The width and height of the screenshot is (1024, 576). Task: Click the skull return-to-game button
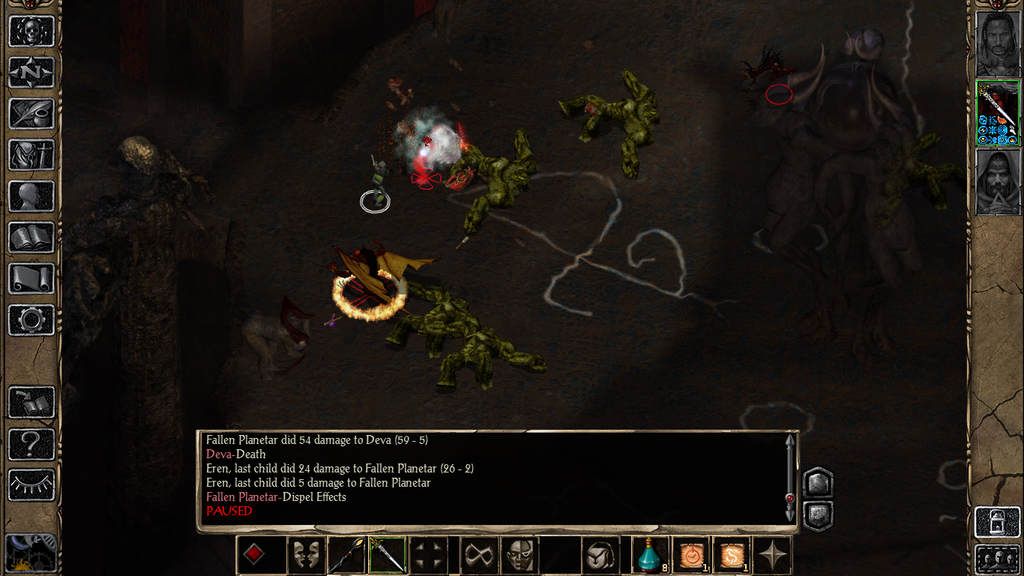coord(31,31)
